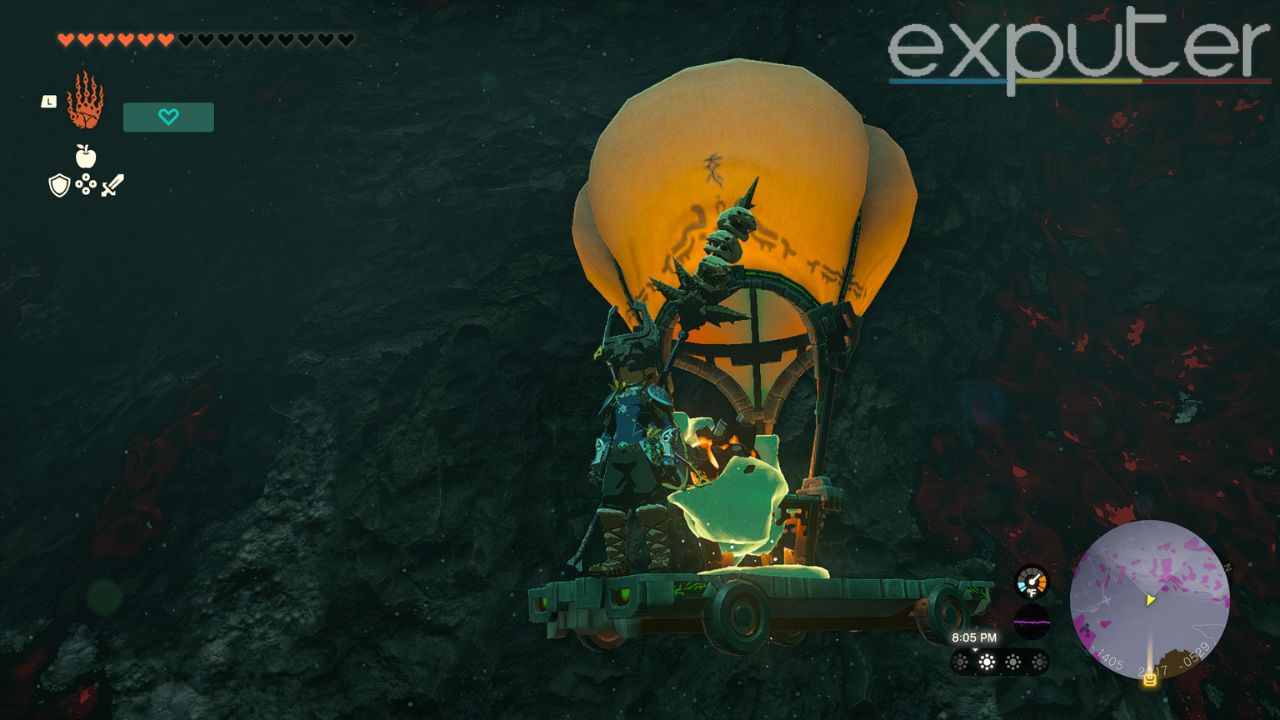Click the fourth weather forecast slot

point(1040,661)
